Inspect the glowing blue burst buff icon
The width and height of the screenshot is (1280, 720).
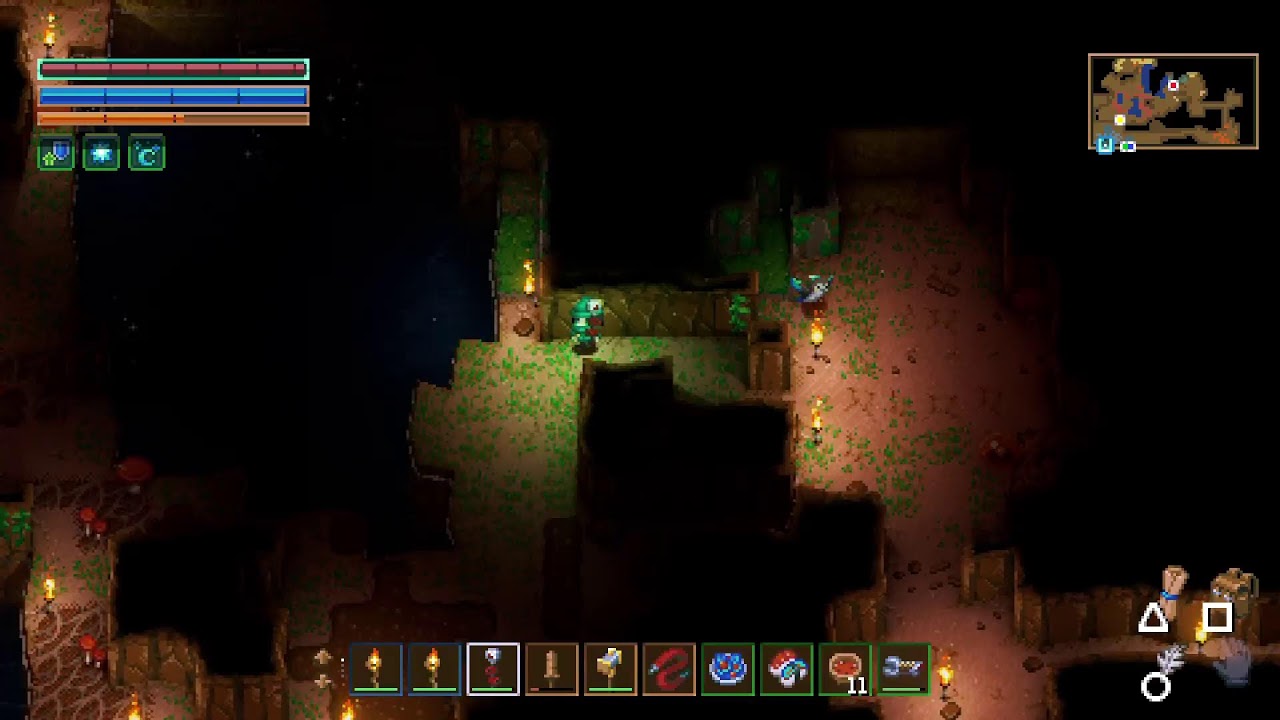tap(101, 154)
